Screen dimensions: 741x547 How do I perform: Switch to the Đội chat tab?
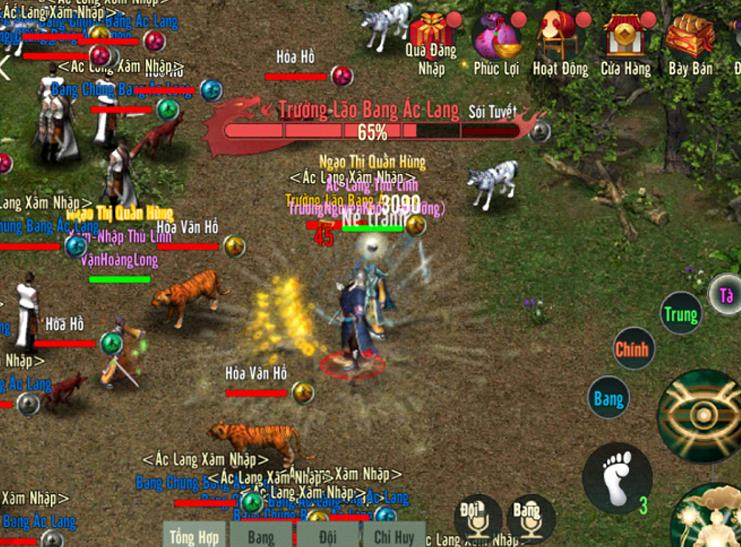[x=326, y=536]
